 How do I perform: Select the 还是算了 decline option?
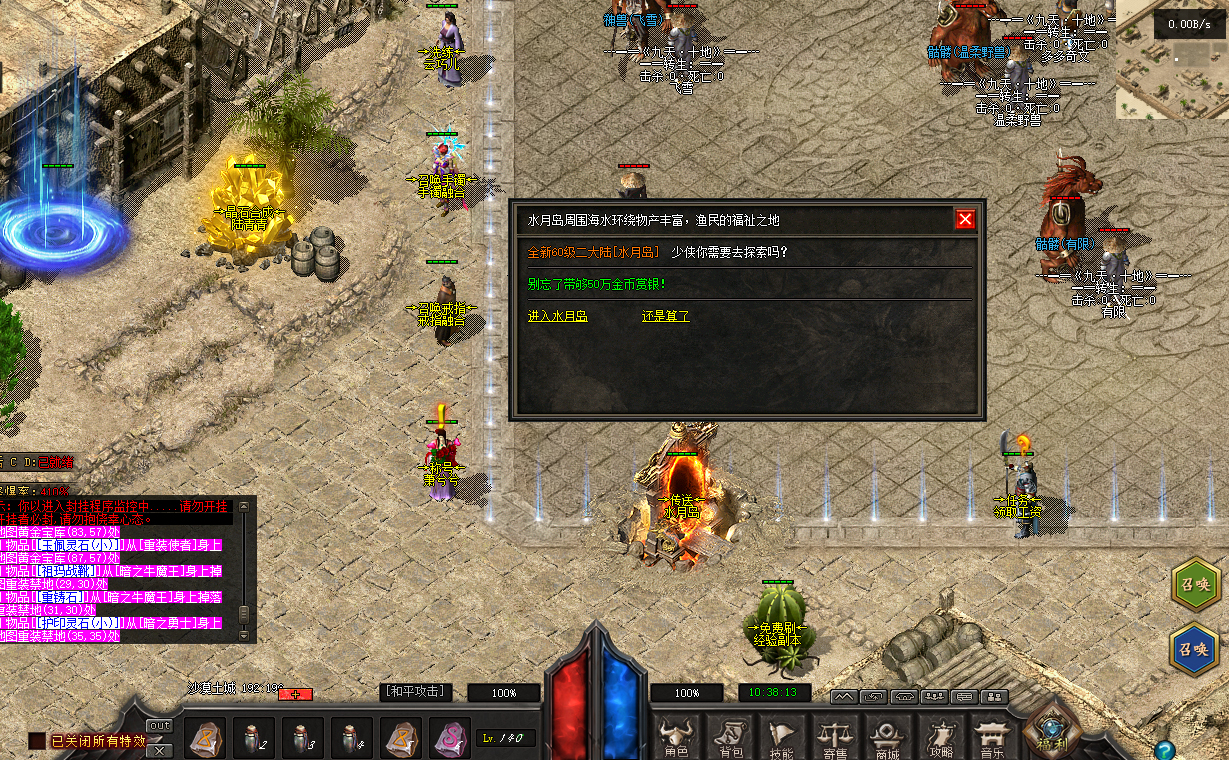pyautogui.click(x=665, y=316)
